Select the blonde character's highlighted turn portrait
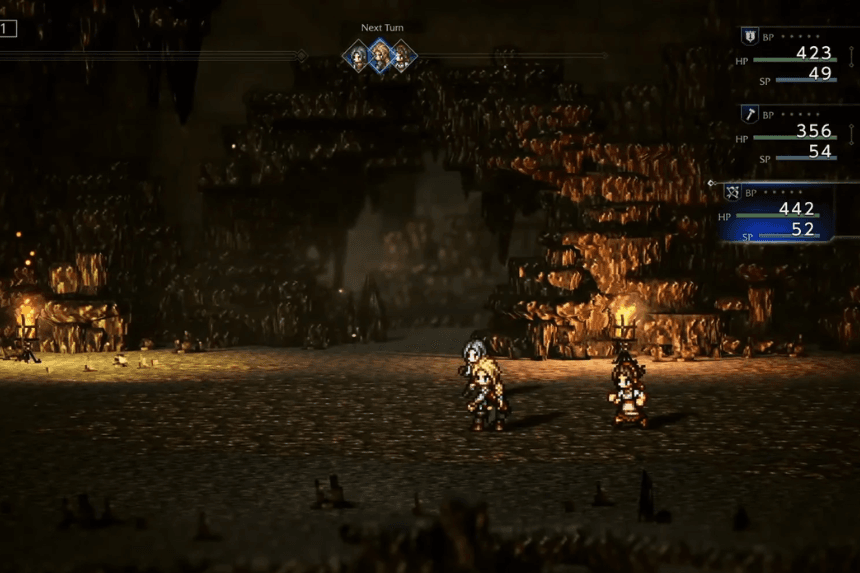 (380, 55)
